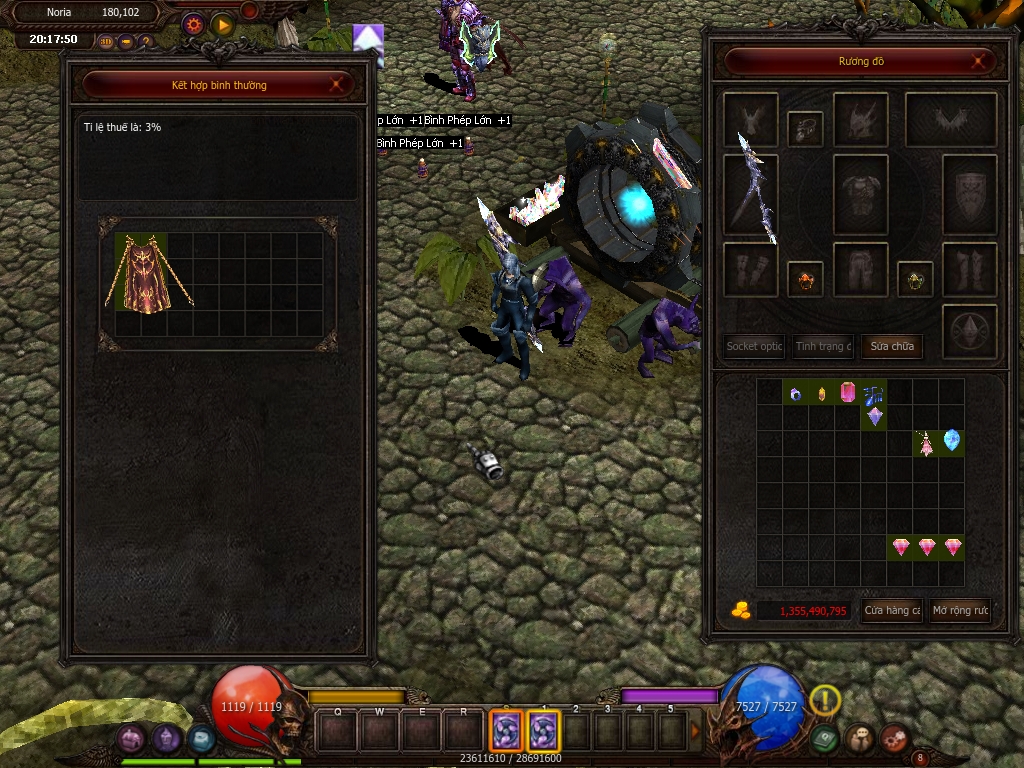Image resolution: width=1024 pixels, height=768 pixels.
Task: Toggle the 3D view button
Action: click(106, 42)
